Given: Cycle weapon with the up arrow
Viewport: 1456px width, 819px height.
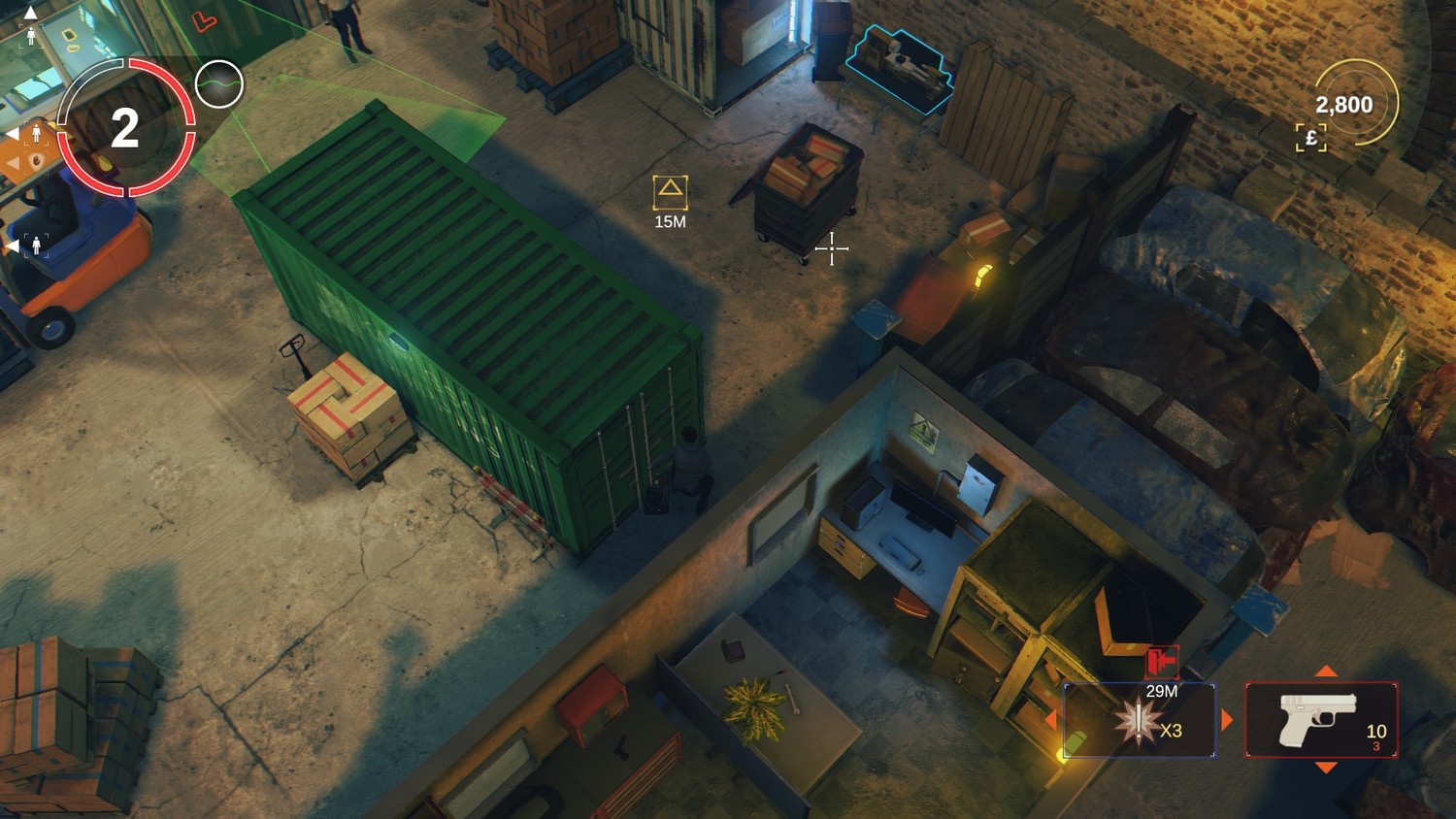Looking at the screenshot, I should [x=1326, y=672].
